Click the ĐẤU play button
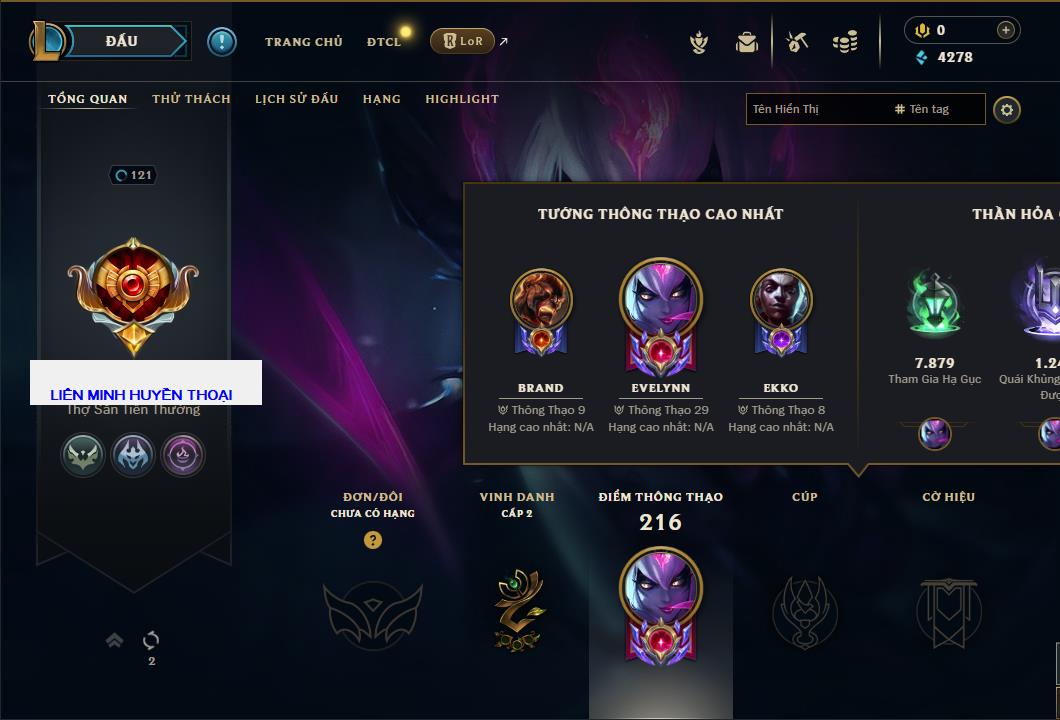Image resolution: width=1060 pixels, height=720 pixels. click(x=122, y=41)
